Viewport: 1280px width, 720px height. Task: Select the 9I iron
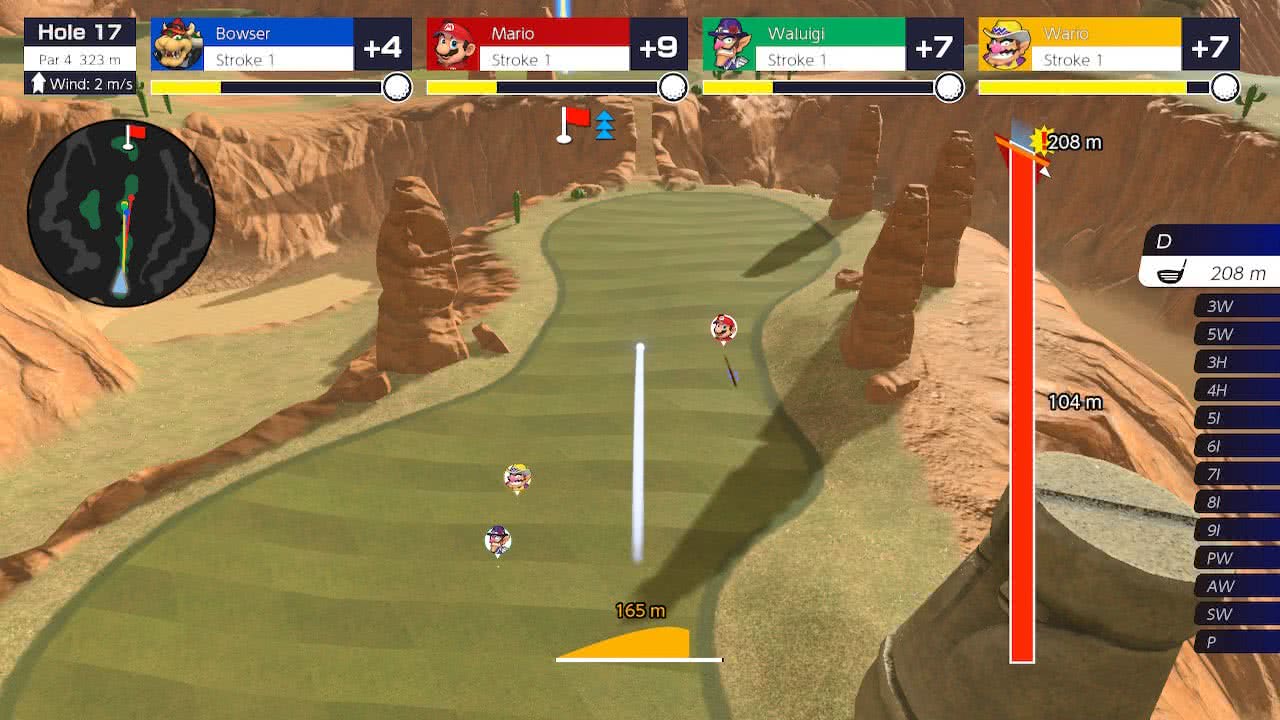(x=1236, y=530)
